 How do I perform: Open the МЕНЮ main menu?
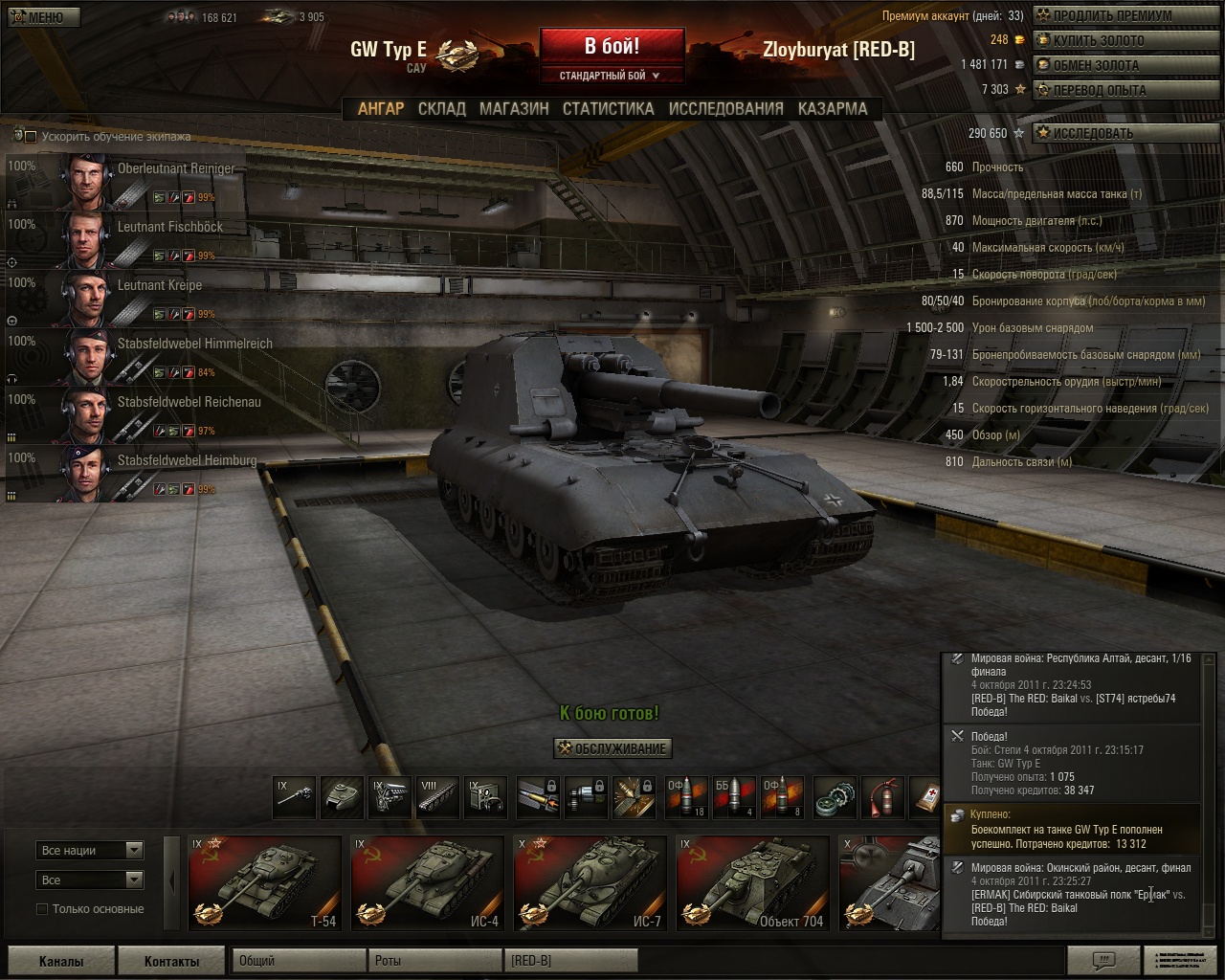(x=41, y=17)
